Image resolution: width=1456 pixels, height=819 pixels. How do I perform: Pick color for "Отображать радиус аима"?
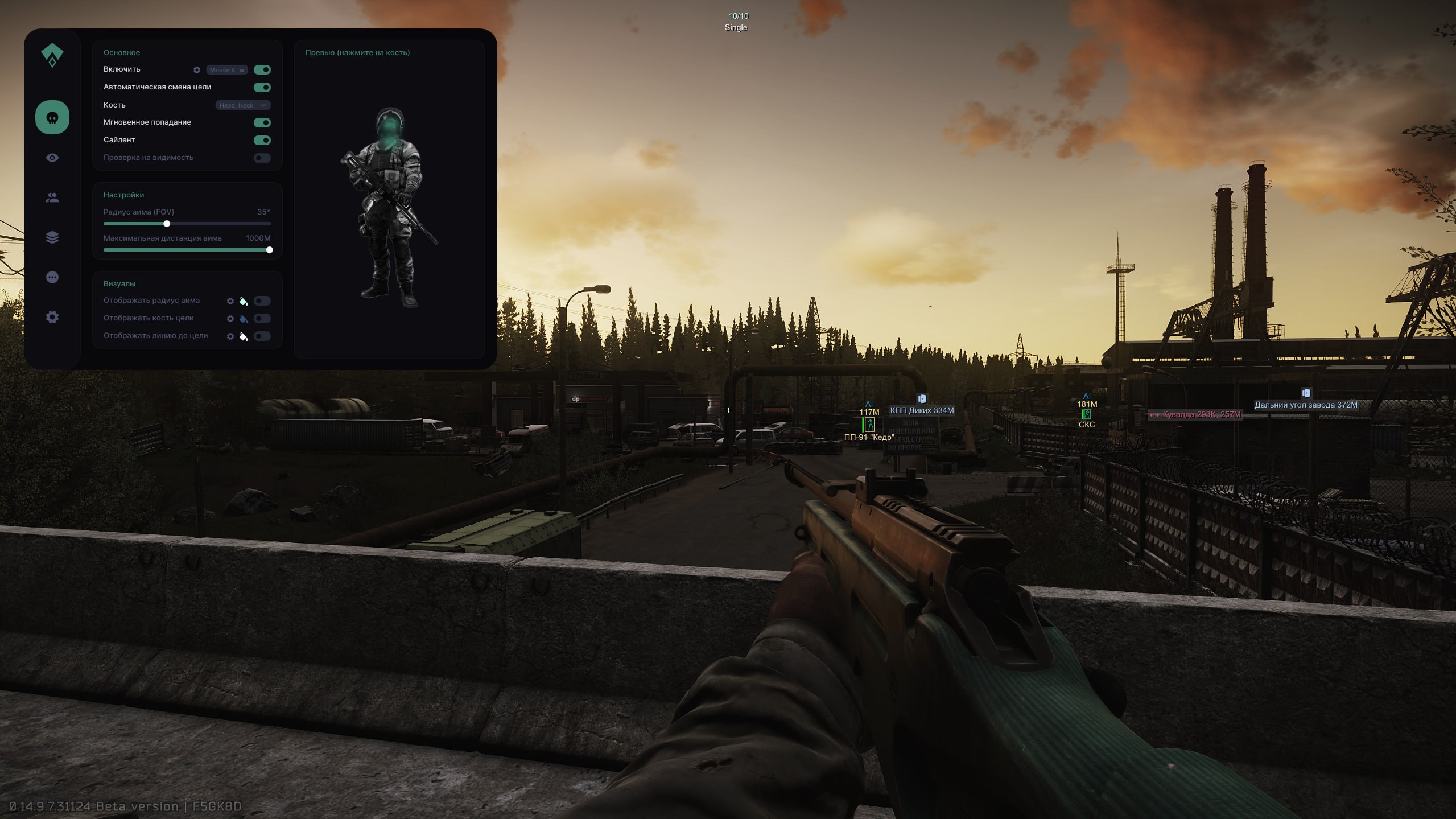pyautogui.click(x=244, y=301)
